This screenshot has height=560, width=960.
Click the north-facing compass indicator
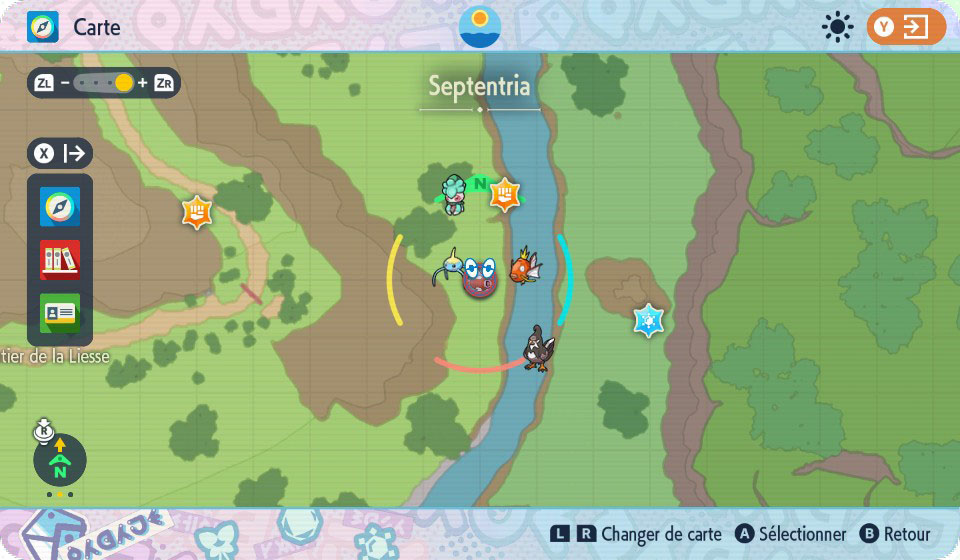[60, 461]
